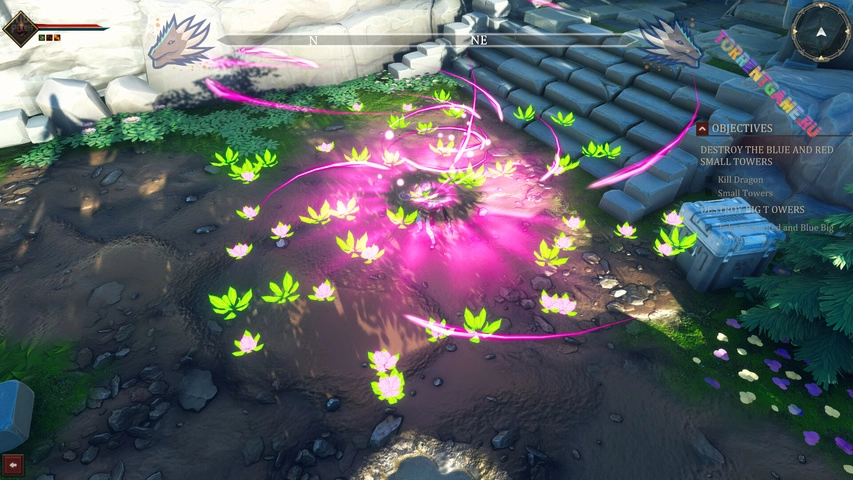Click the right dragon head emblem
Image resolution: width=853 pixels, height=480 pixels.
point(668,42)
